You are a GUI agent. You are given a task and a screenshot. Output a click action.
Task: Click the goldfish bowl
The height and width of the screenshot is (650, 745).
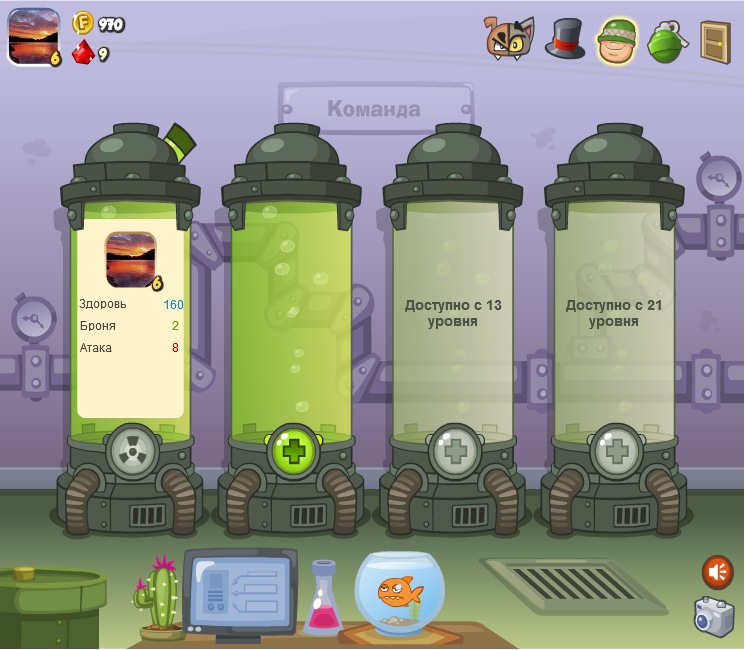click(399, 592)
